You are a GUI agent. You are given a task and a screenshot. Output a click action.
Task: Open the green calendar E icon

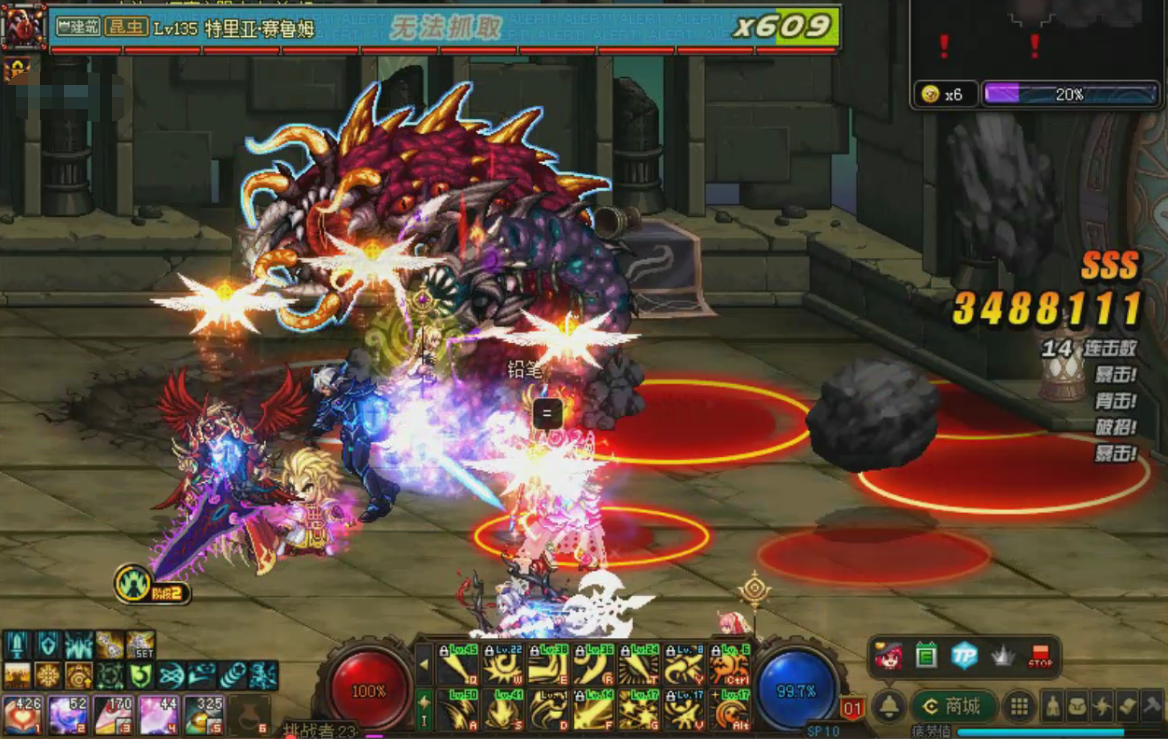click(x=926, y=656)
